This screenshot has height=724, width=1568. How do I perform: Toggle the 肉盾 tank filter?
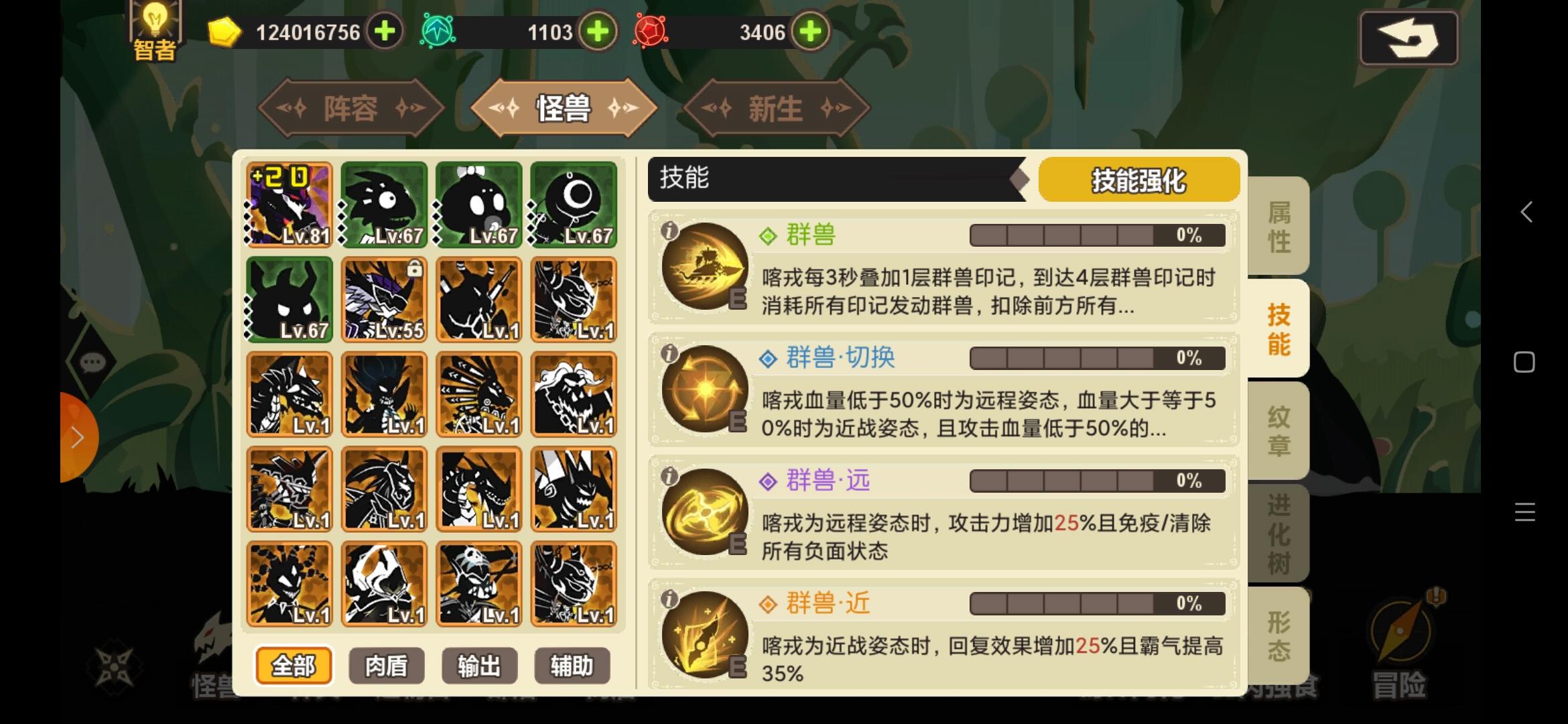[x=386, y=665]
